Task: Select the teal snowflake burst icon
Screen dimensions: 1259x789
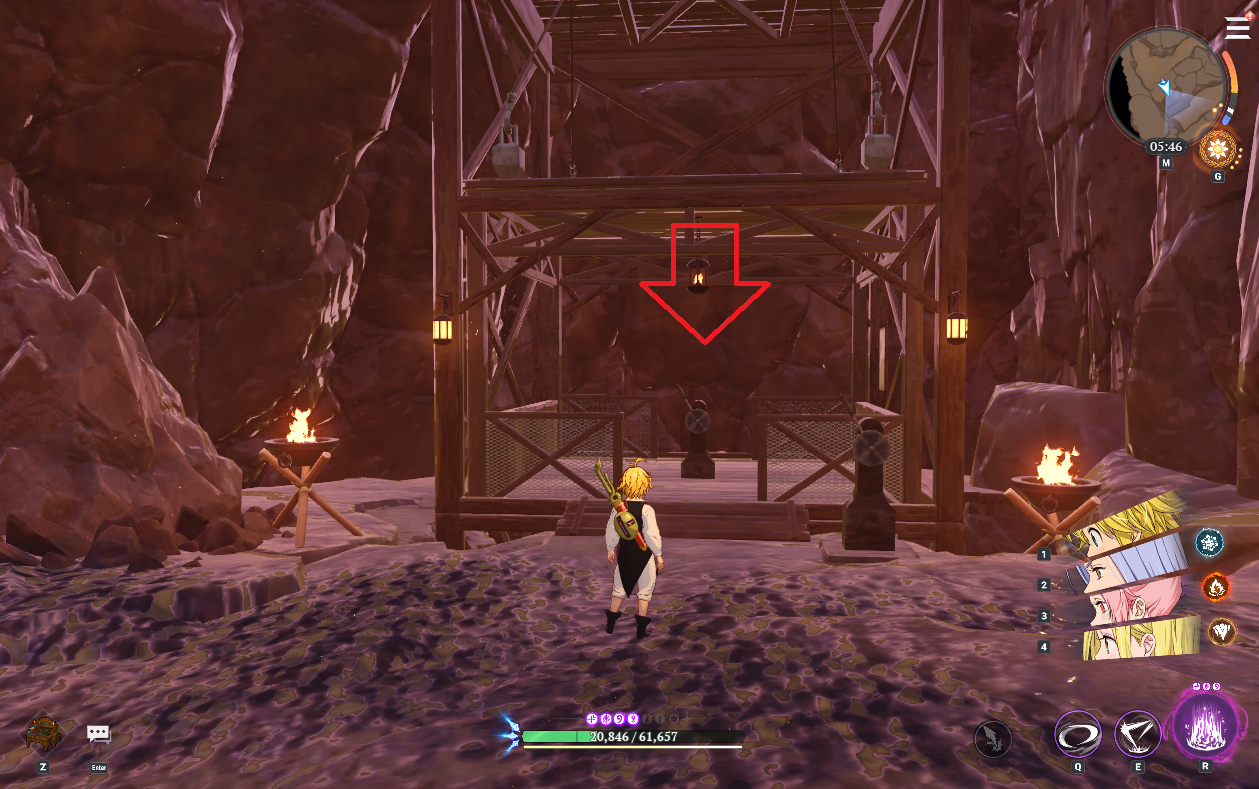Action: click(1210, 543)
